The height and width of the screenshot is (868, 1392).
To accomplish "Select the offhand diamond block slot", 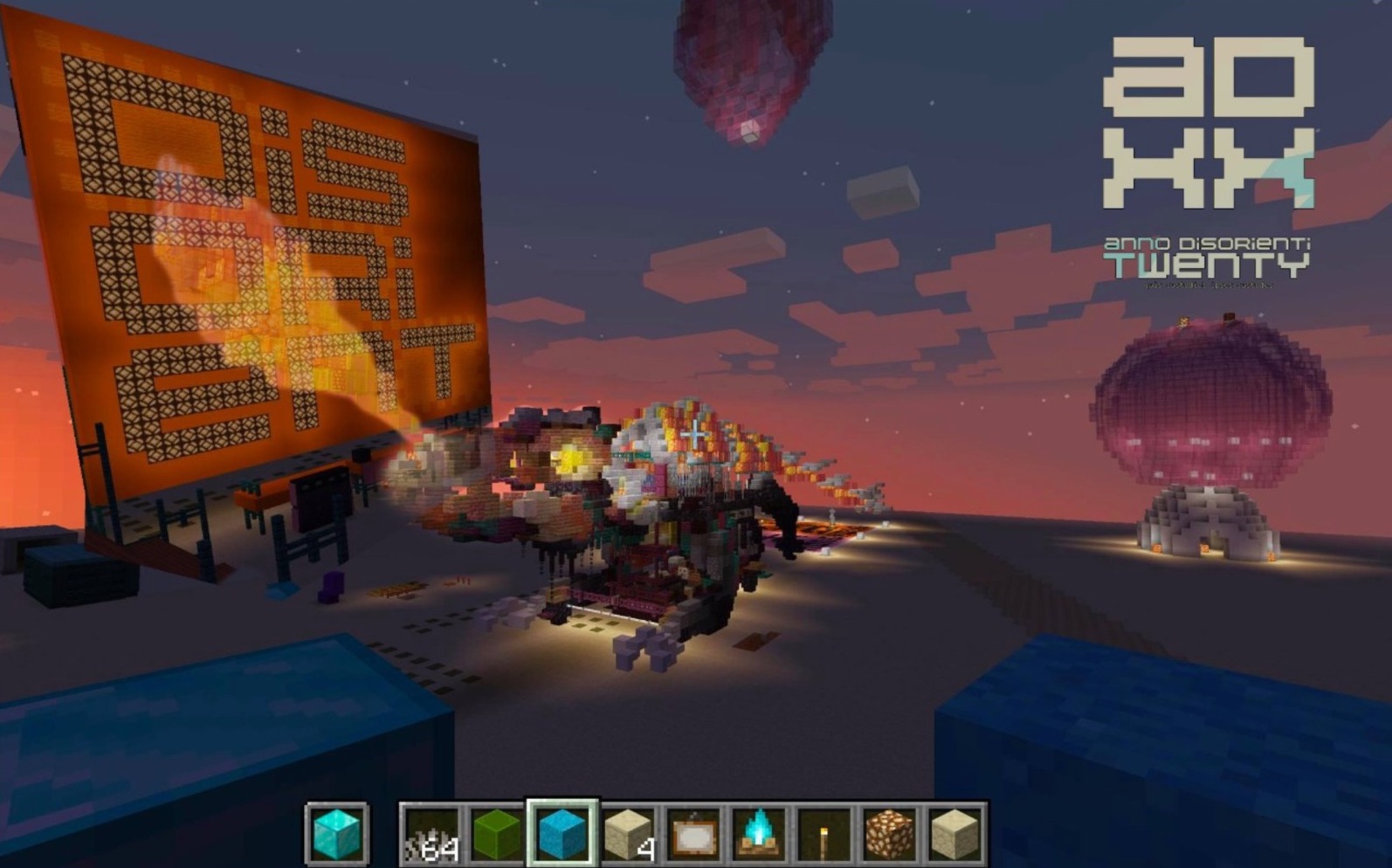I will (337, 833).
